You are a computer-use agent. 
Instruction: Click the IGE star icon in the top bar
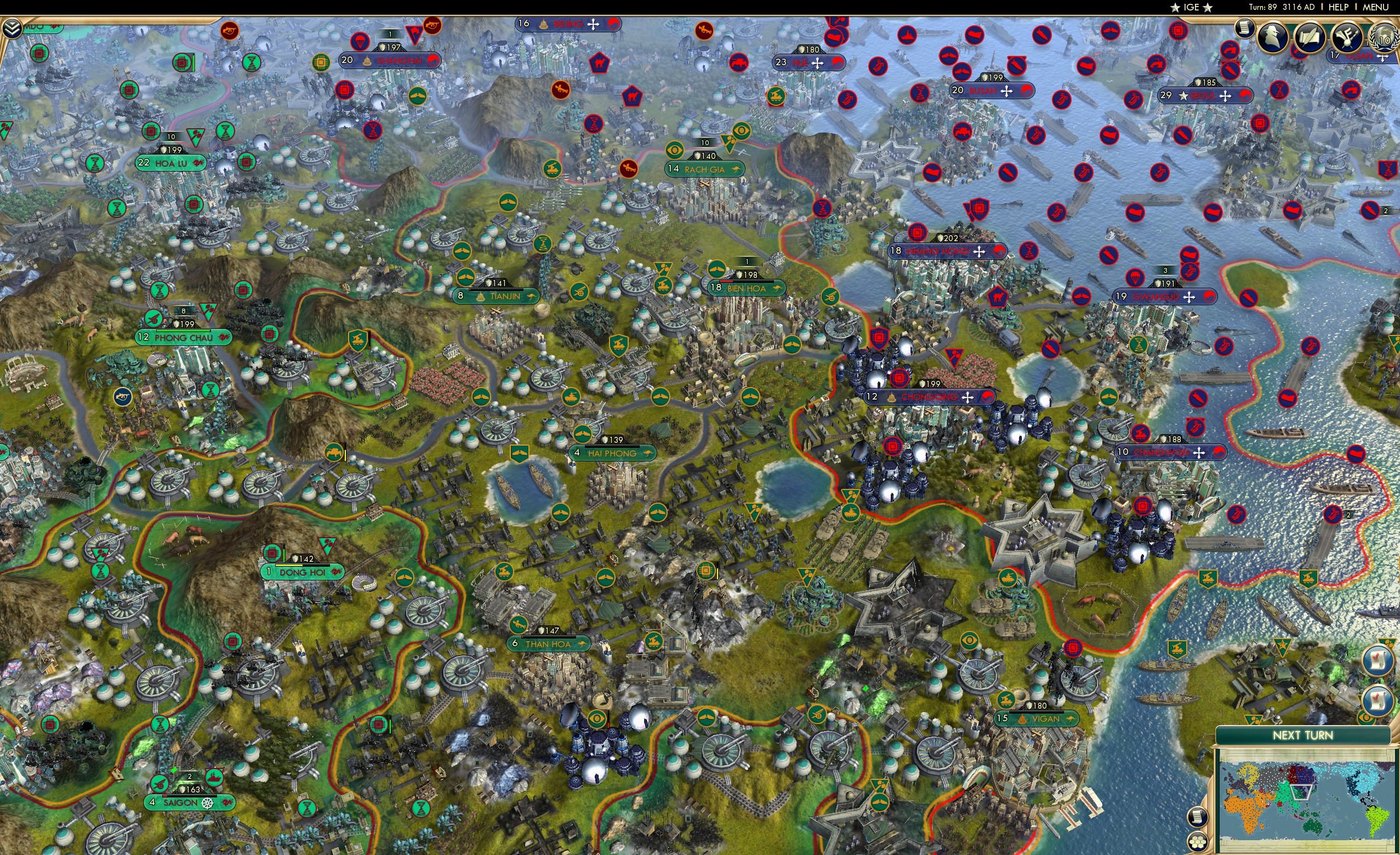(x=1174, y=7)
